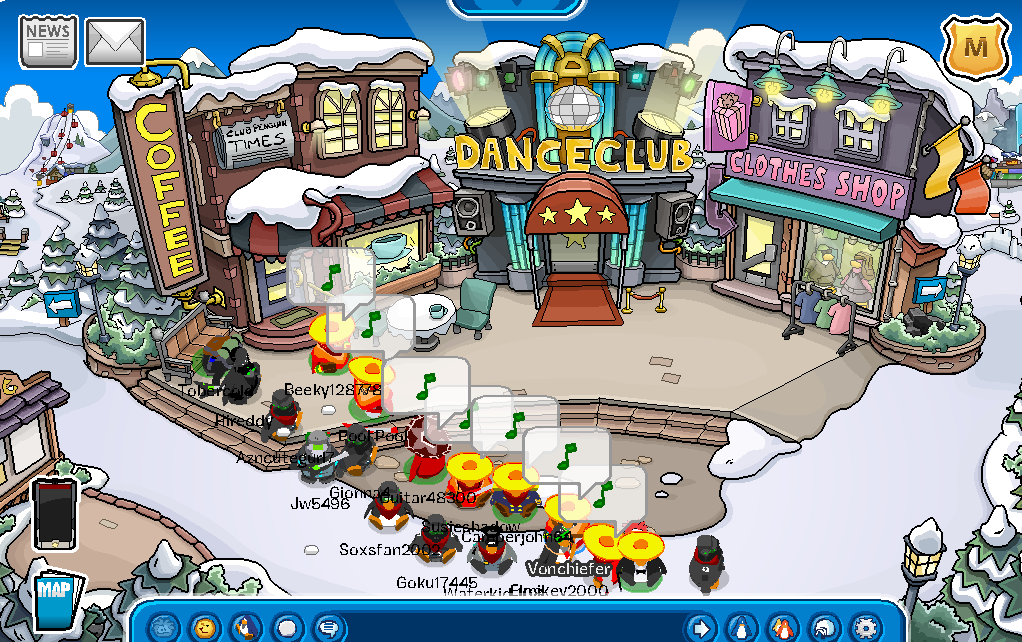Check the mail envelope inbox
Image resolution: width=1022 pixels, height=642 pixels.
tap(115, 41)
